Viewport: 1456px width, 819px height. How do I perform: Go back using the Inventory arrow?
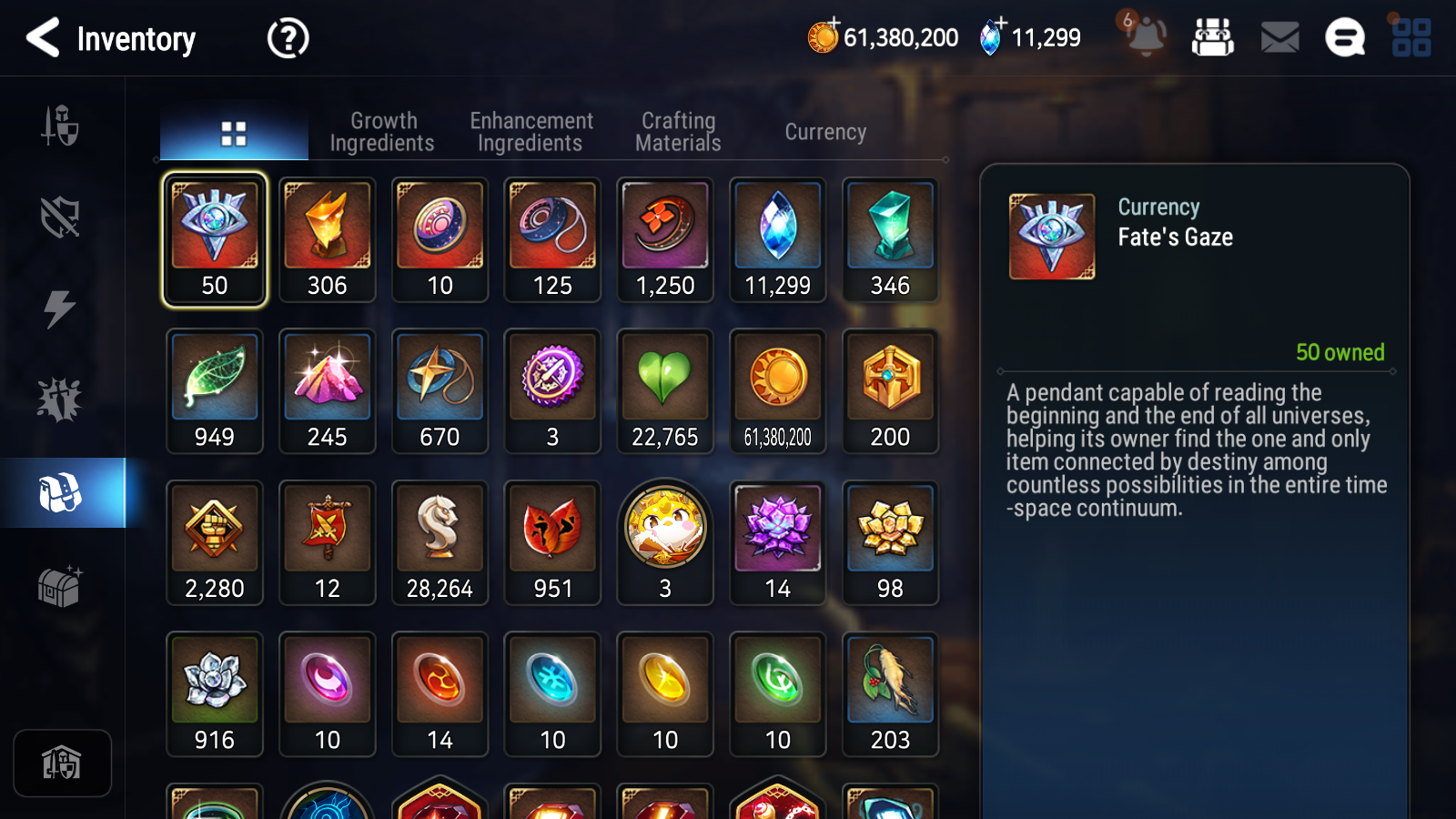pos(42,38)
